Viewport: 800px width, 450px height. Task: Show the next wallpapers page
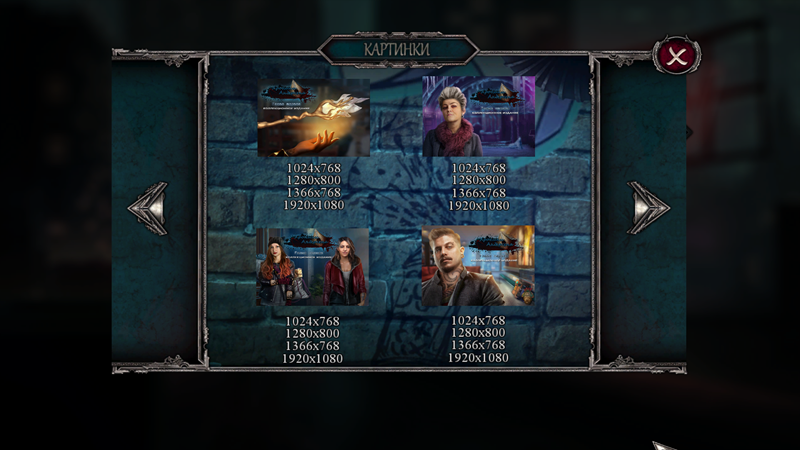coord(647,208)
